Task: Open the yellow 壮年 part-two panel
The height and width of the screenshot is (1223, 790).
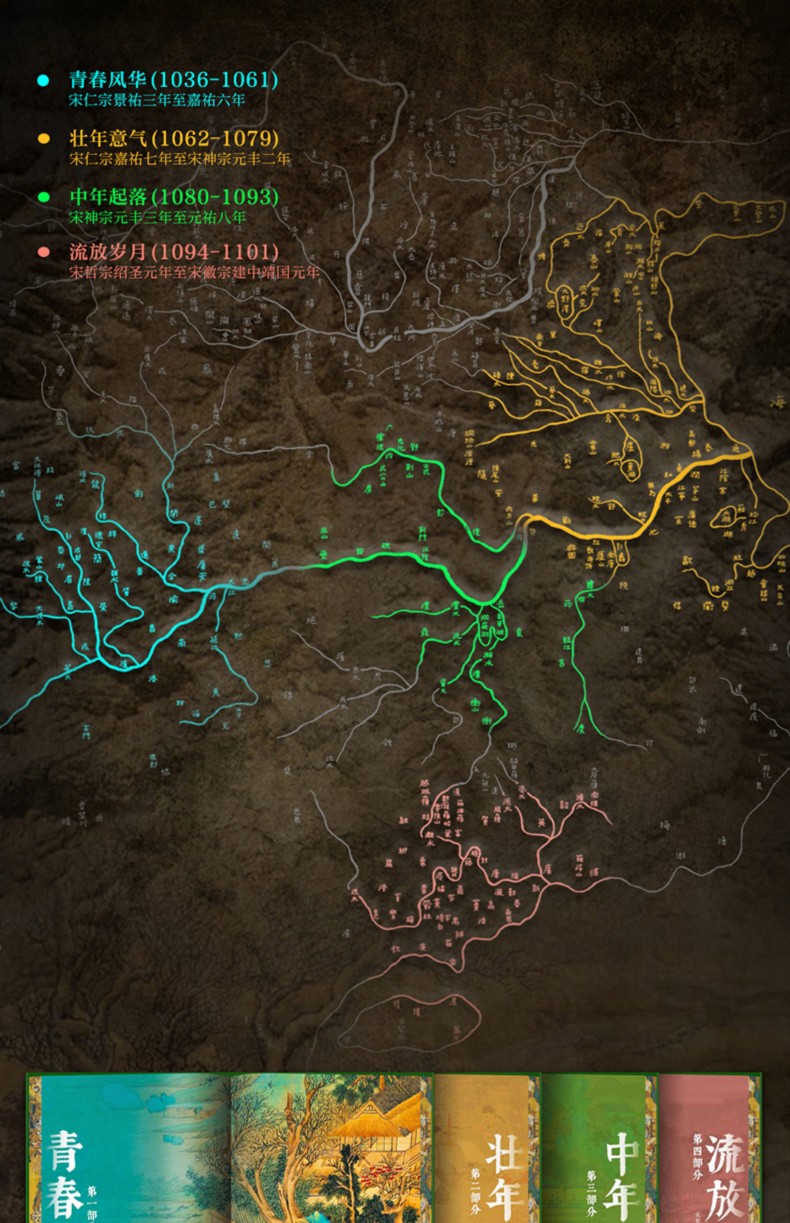Action: coord(490,1150)
